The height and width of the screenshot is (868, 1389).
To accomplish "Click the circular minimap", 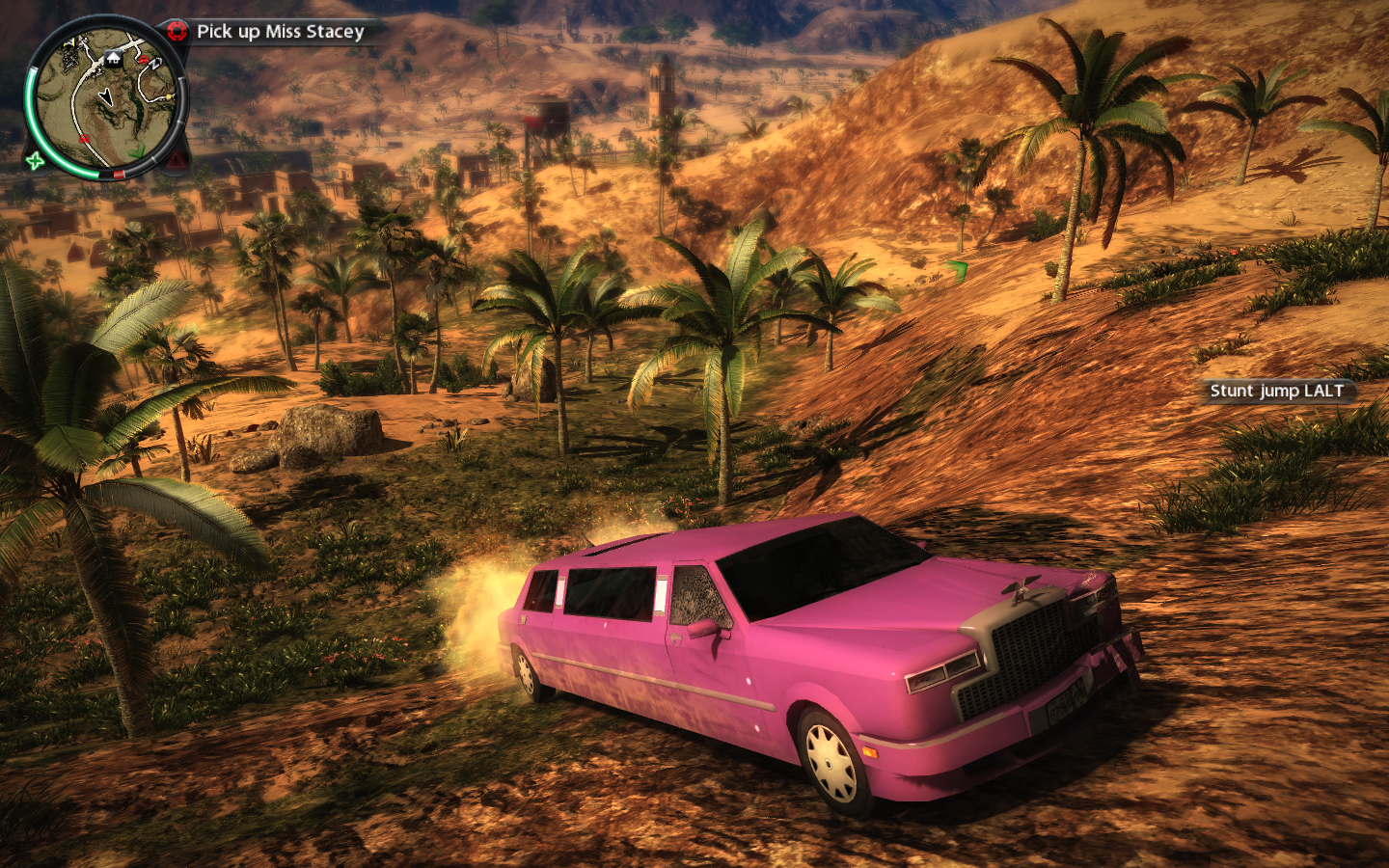I will 106,99.
